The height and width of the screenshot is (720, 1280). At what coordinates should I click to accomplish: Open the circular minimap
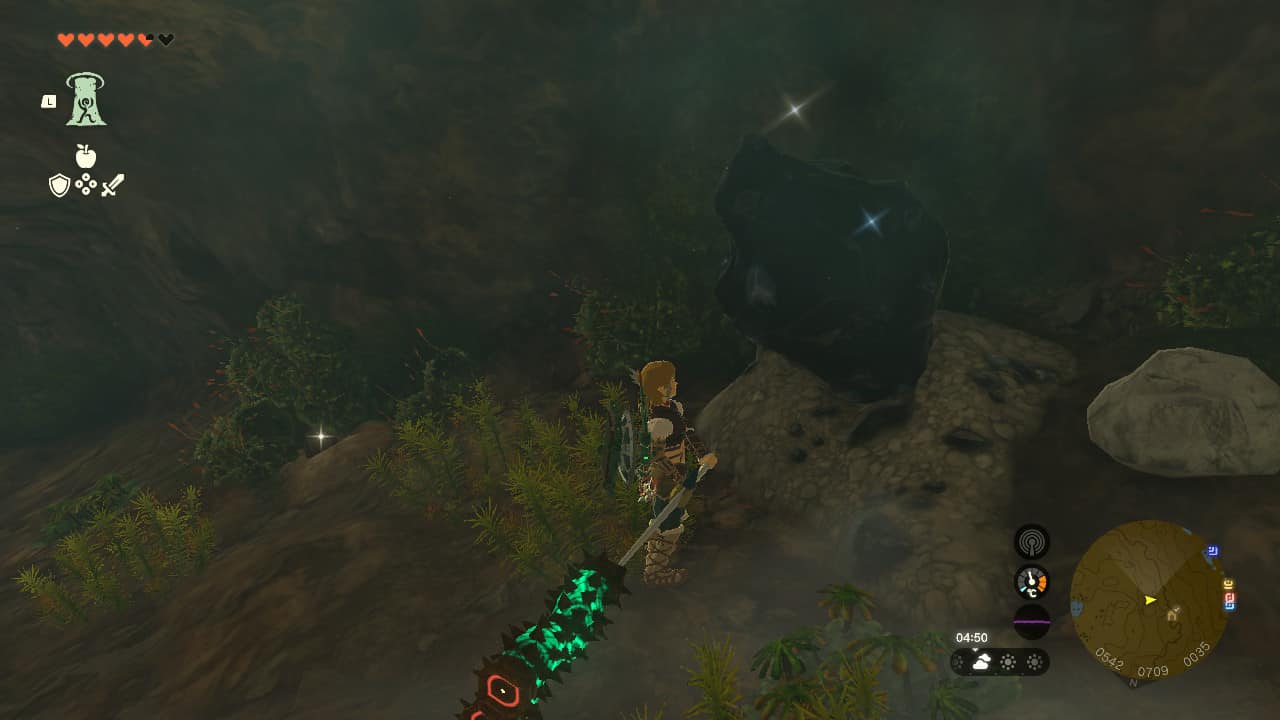[1148, 599]
